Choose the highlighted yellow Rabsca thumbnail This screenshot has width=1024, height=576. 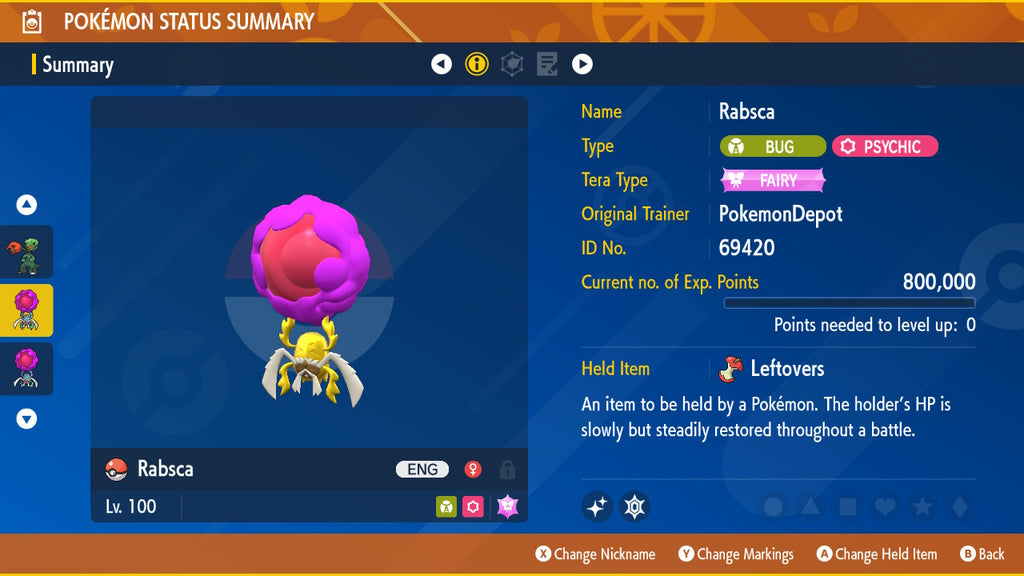coord(27,310)
